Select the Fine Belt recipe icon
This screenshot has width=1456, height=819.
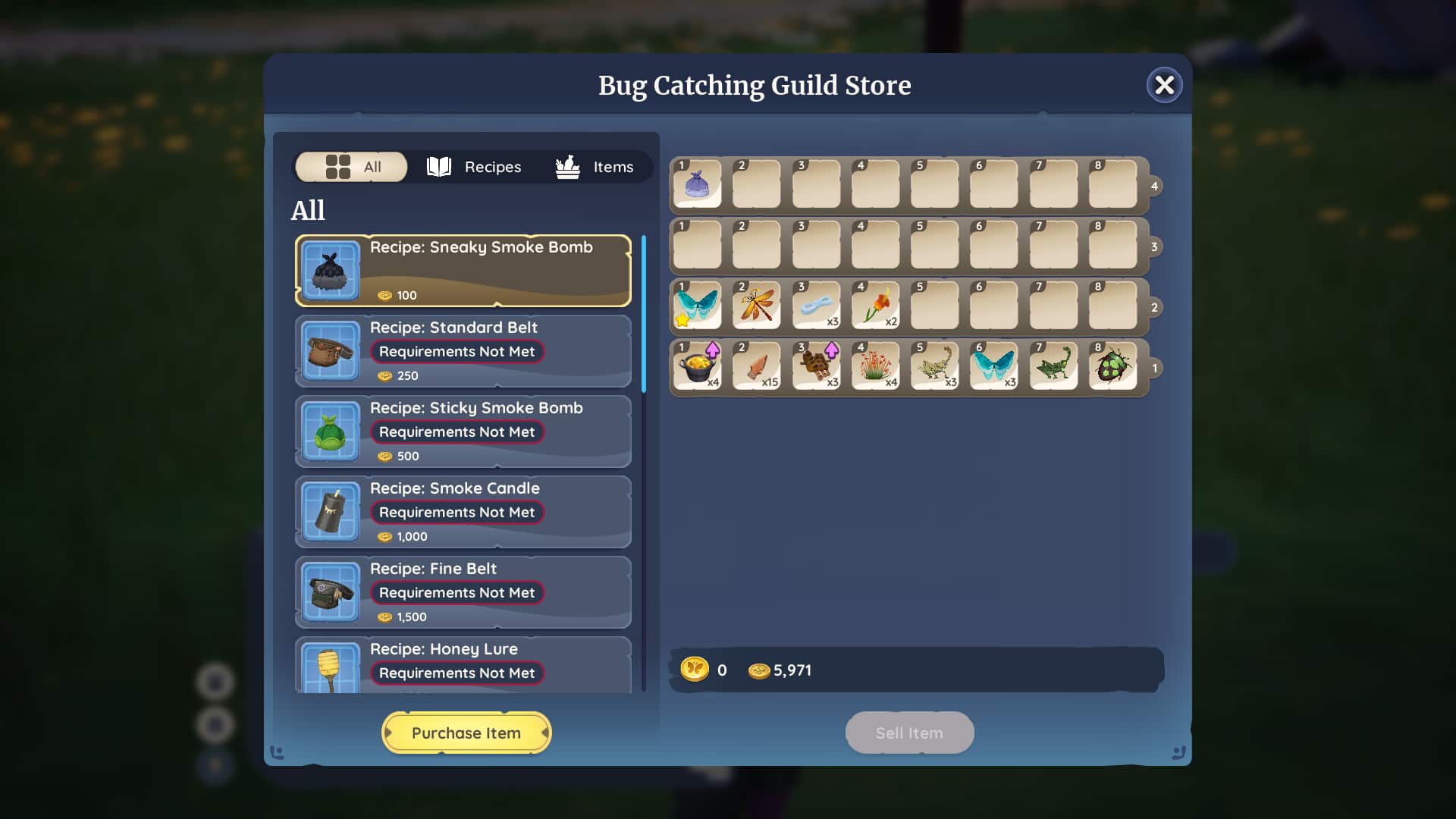click(330, 592)
